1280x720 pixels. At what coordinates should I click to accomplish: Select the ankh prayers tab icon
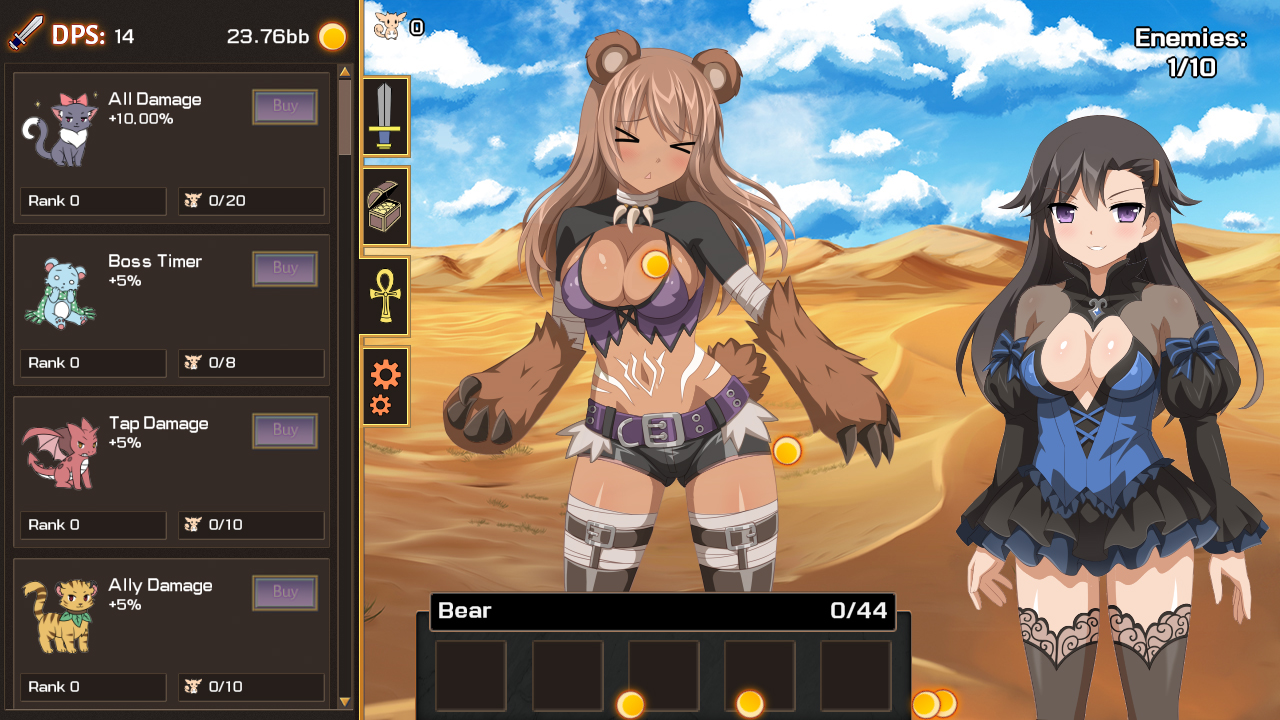pos(386,297)
